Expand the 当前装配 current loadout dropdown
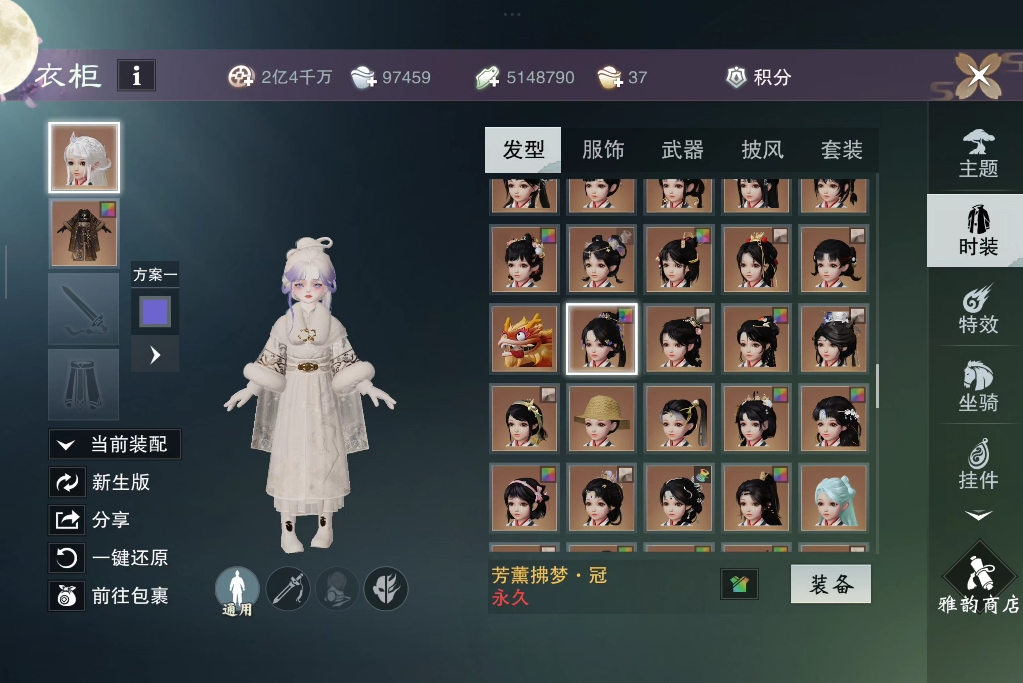 115,445
